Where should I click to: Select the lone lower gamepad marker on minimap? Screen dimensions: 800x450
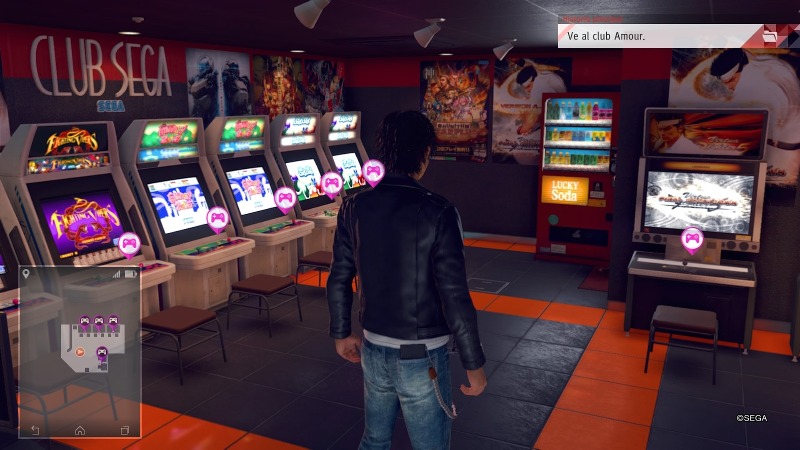[x=101, y=353]
